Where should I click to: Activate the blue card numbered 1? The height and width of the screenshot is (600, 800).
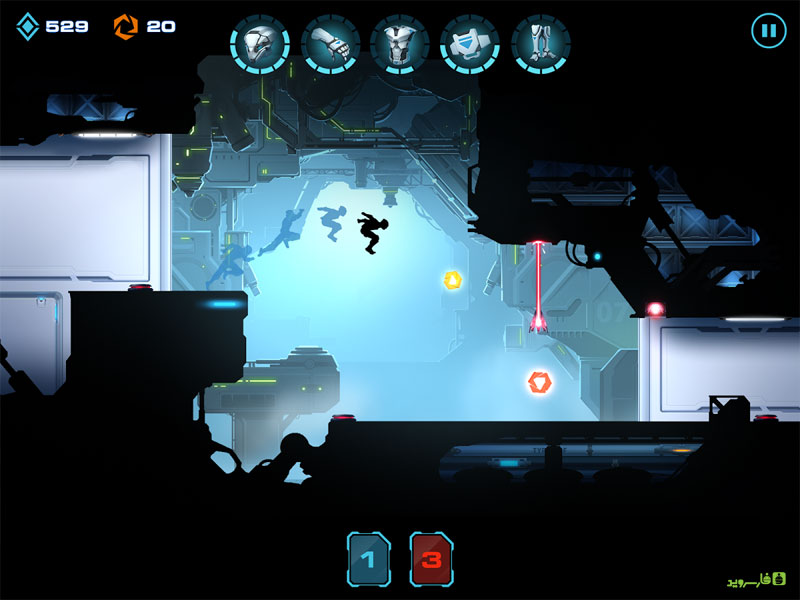369,559
